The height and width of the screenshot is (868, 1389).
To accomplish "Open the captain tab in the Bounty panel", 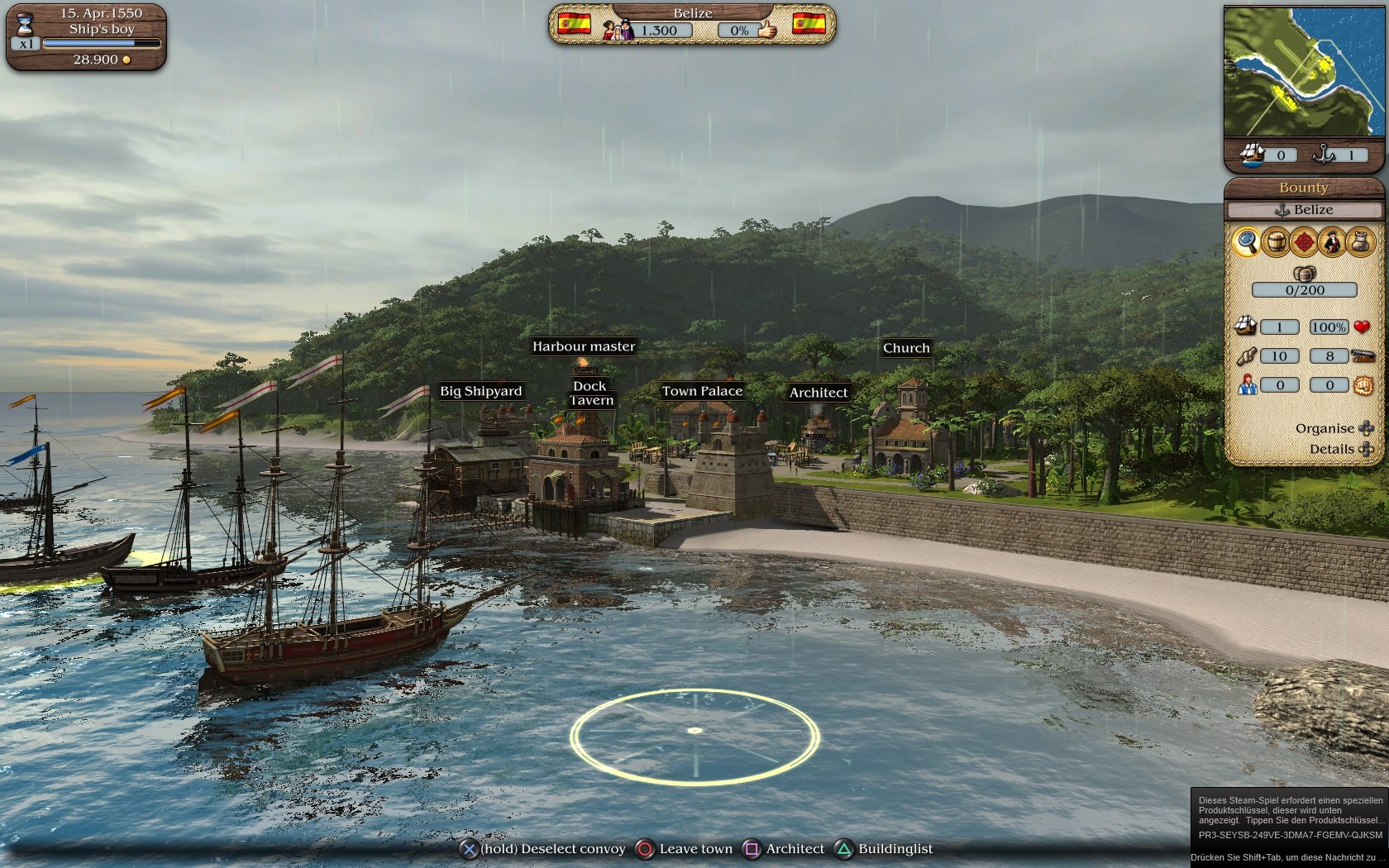I will 1334,241.
